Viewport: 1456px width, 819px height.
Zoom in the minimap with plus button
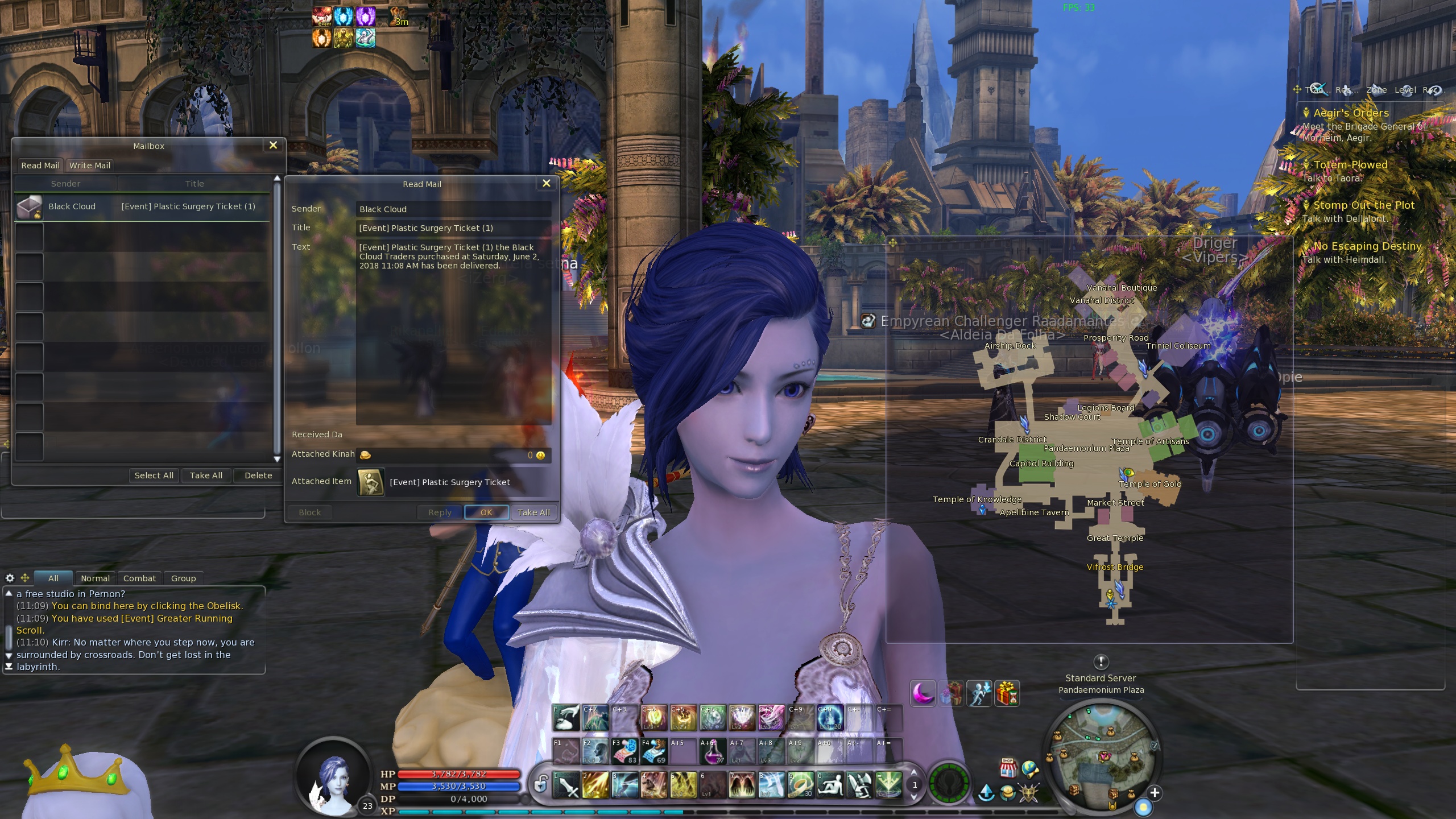pos(1155,793)
